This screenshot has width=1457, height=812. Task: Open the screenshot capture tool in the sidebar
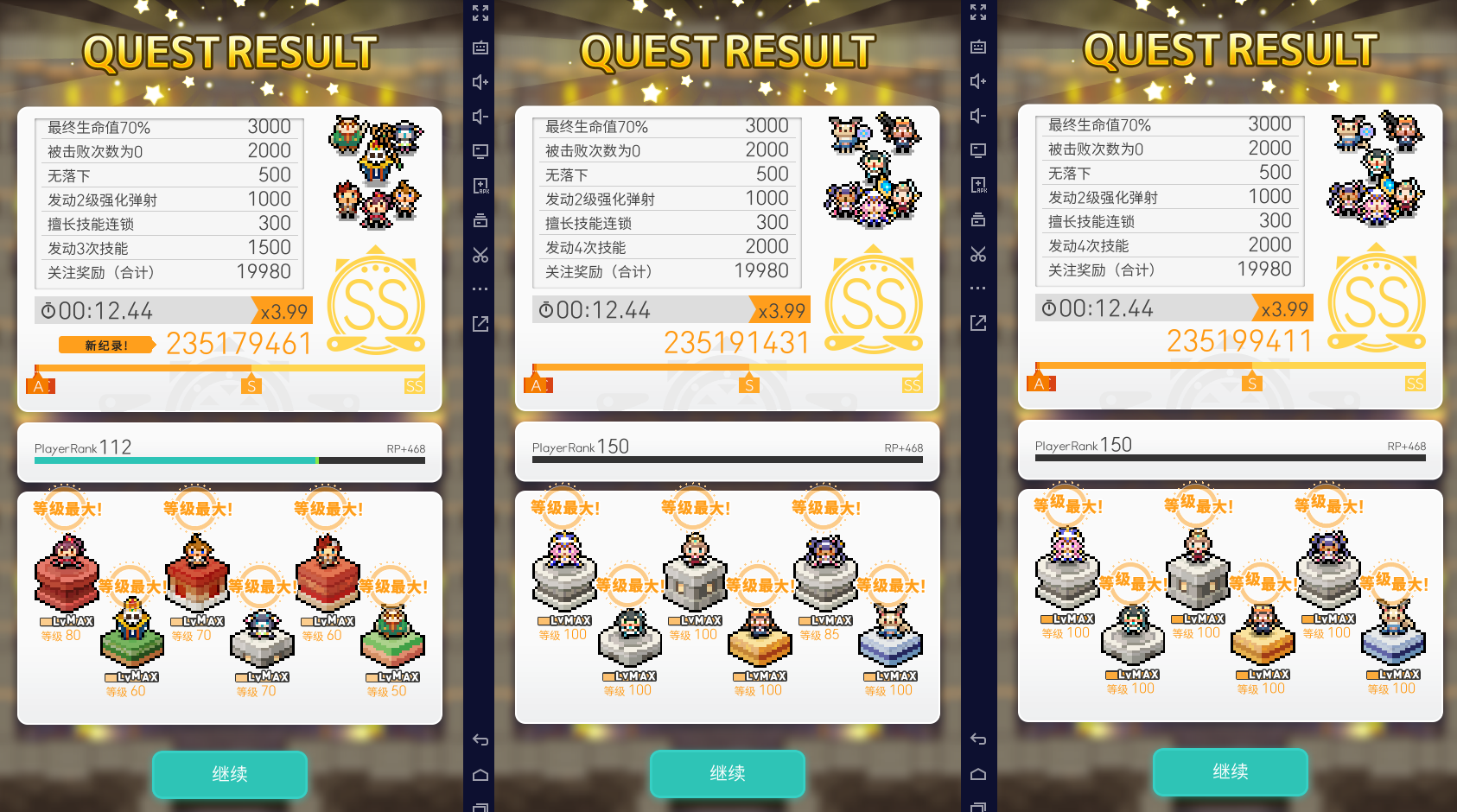pyautogui.click(x=481, y=48)
